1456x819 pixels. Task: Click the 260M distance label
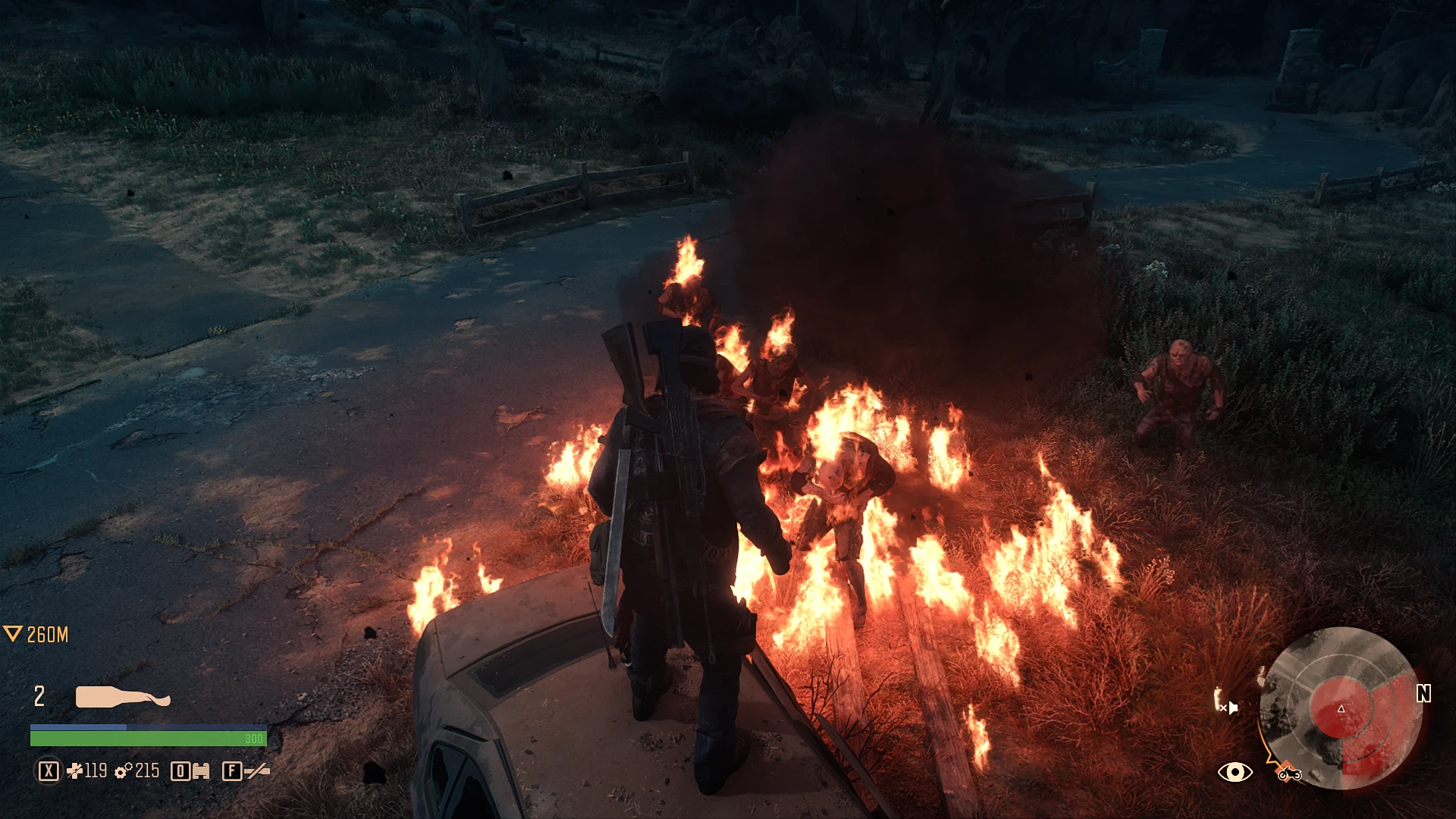tap(48, 635)
